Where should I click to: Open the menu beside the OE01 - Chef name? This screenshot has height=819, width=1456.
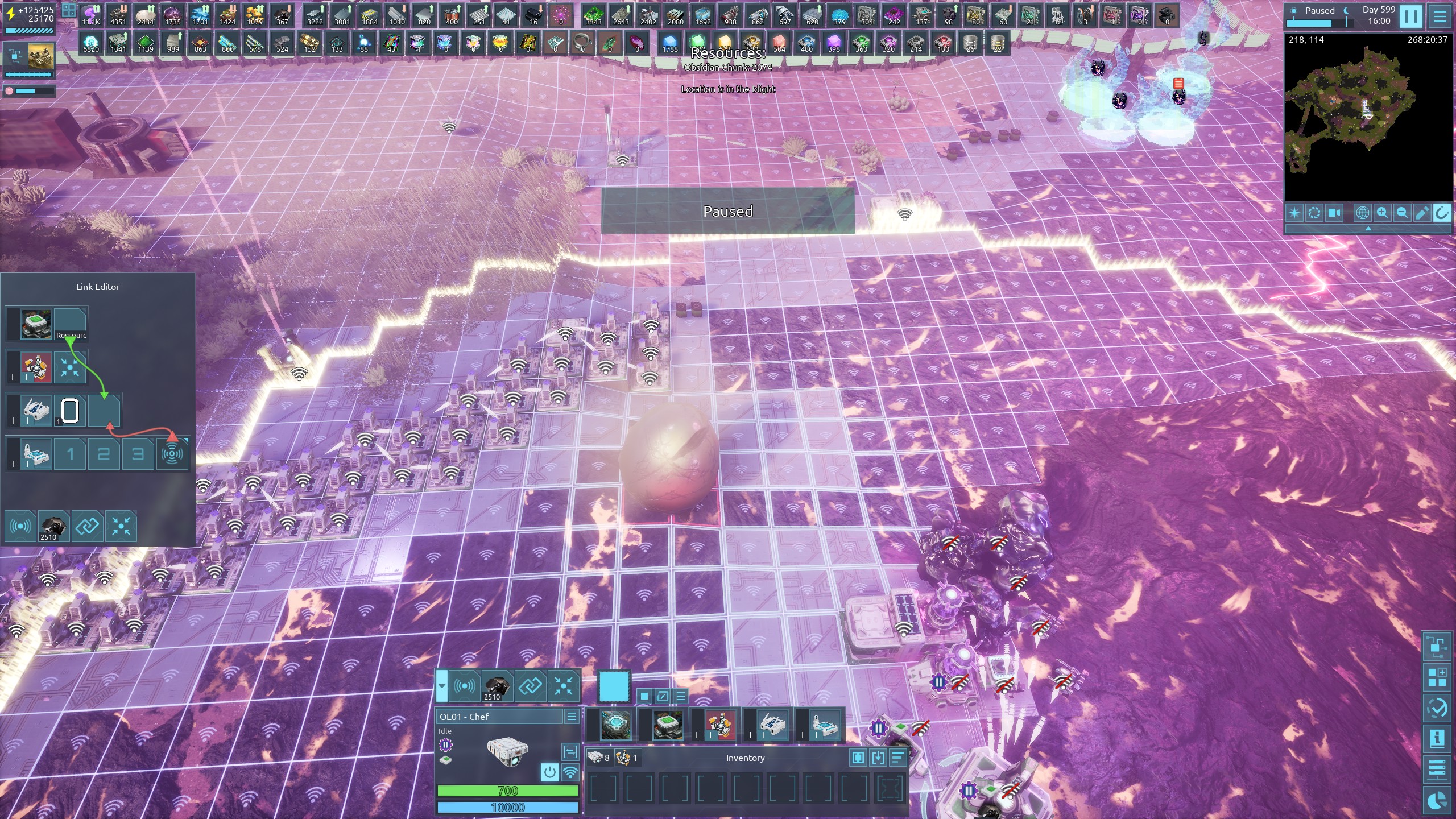[572, 717]
